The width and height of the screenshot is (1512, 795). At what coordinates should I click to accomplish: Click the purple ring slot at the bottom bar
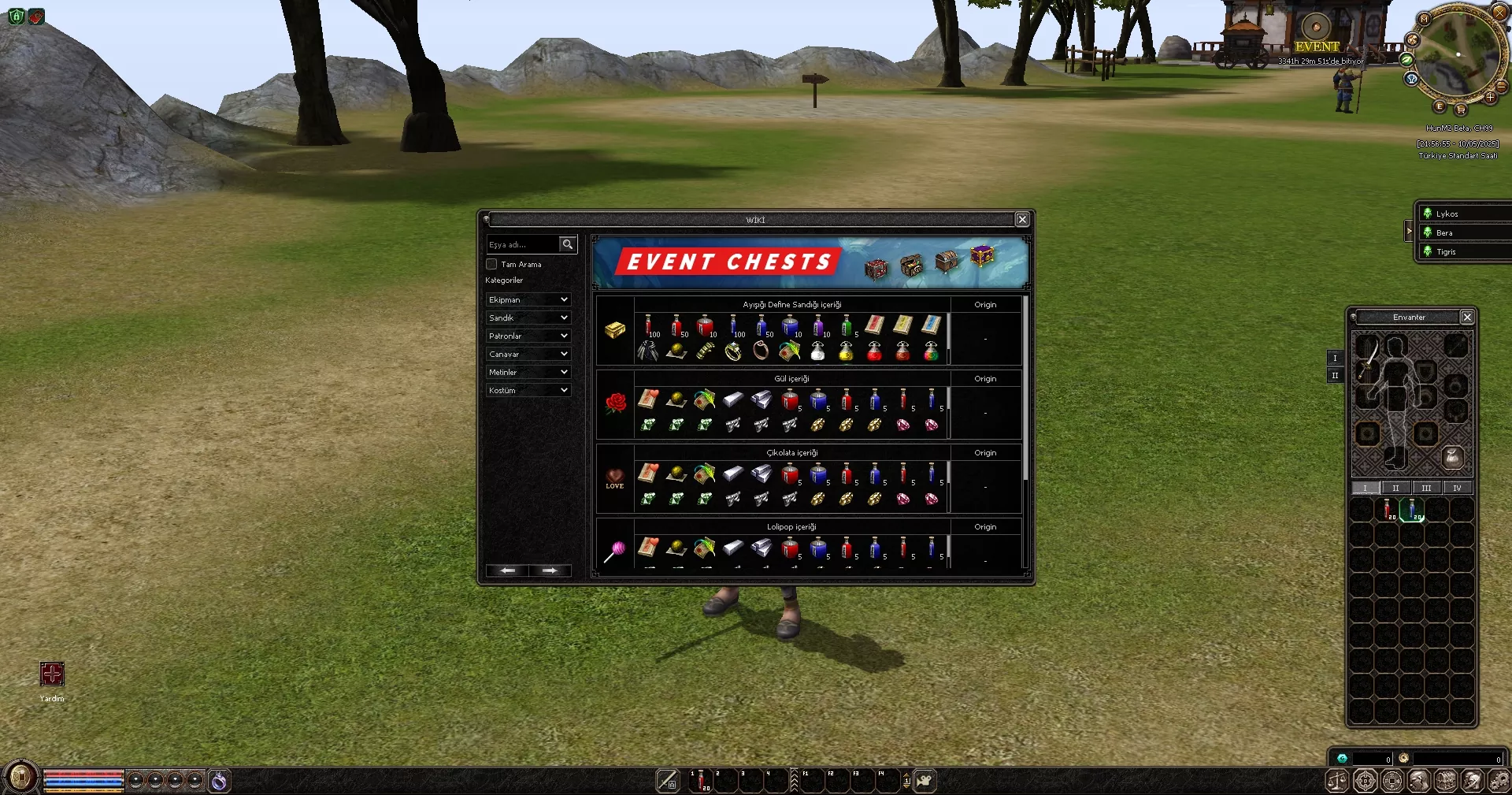[220, 779]
